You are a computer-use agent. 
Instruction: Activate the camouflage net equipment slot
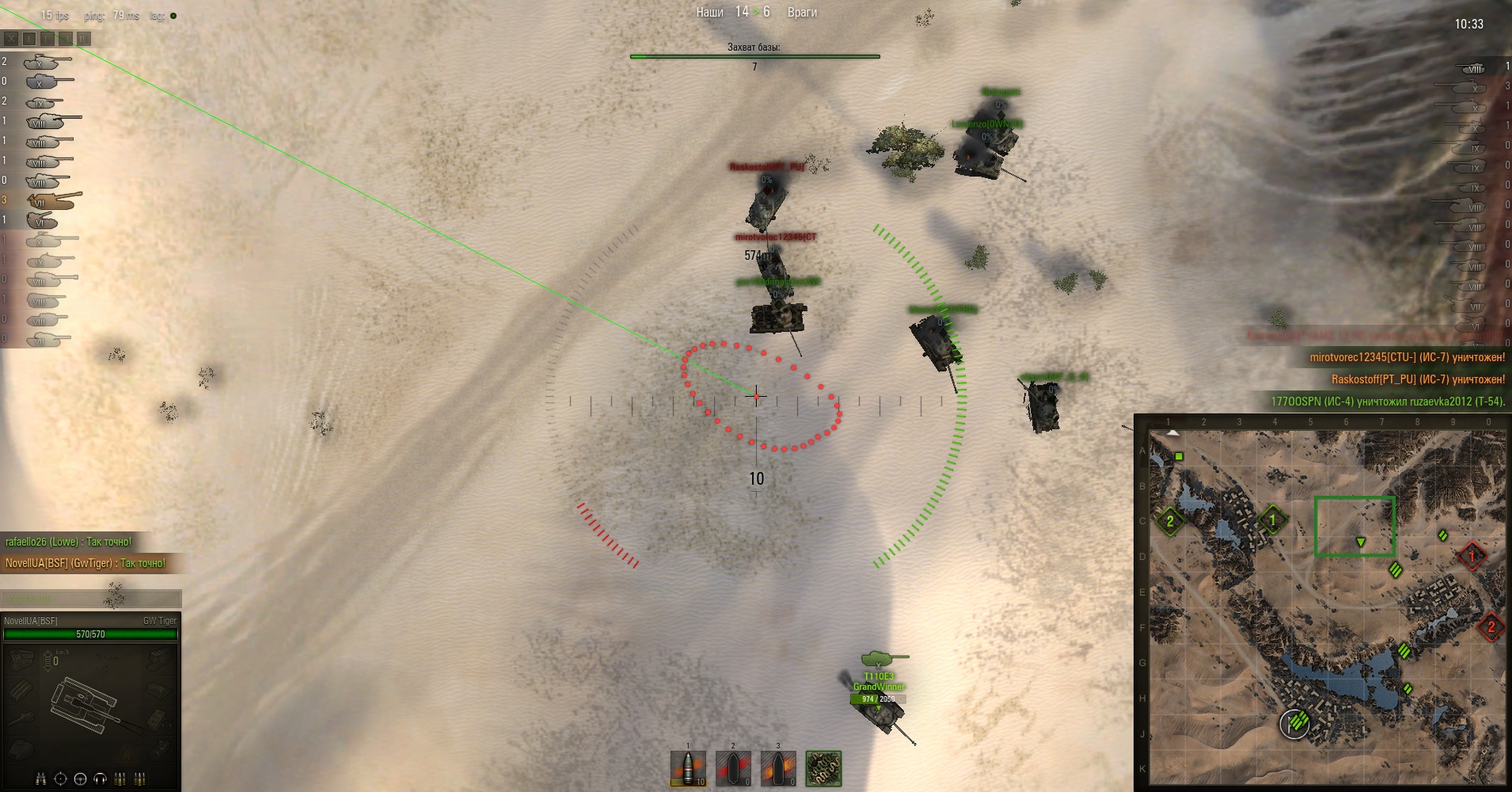click(823, 768)
